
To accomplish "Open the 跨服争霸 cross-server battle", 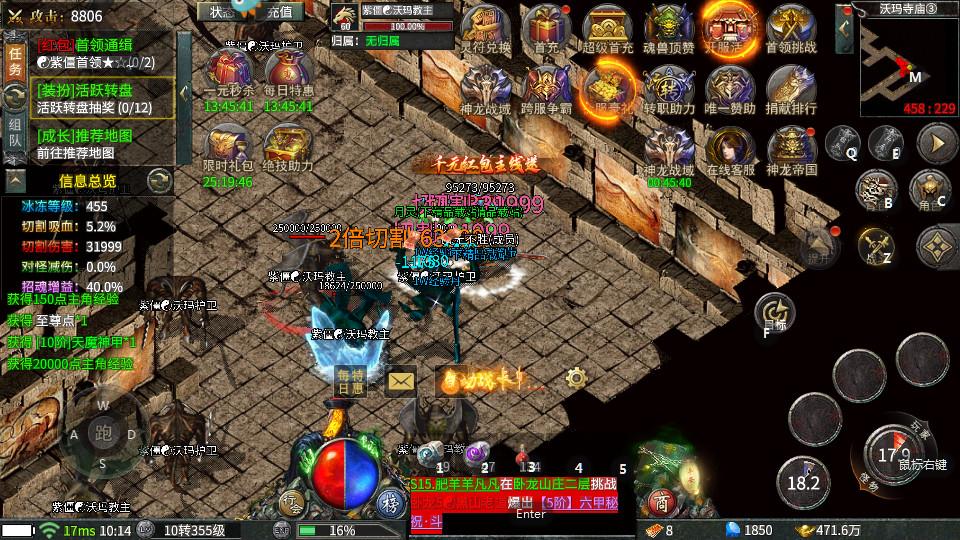I will tap(546, 88).
